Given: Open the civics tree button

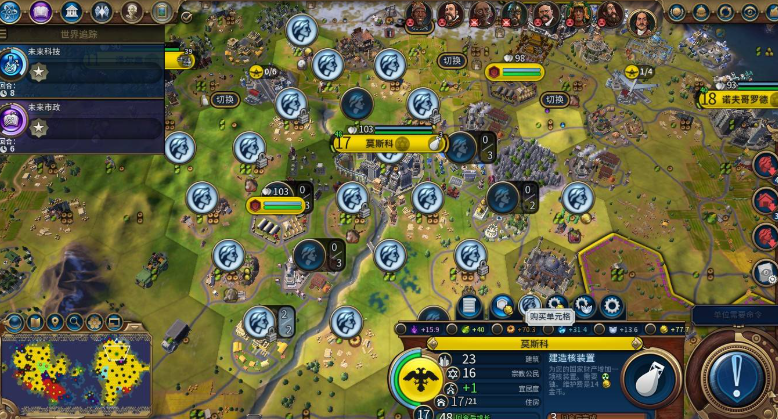Looking at the screenshot, I should tap(41, 12).
